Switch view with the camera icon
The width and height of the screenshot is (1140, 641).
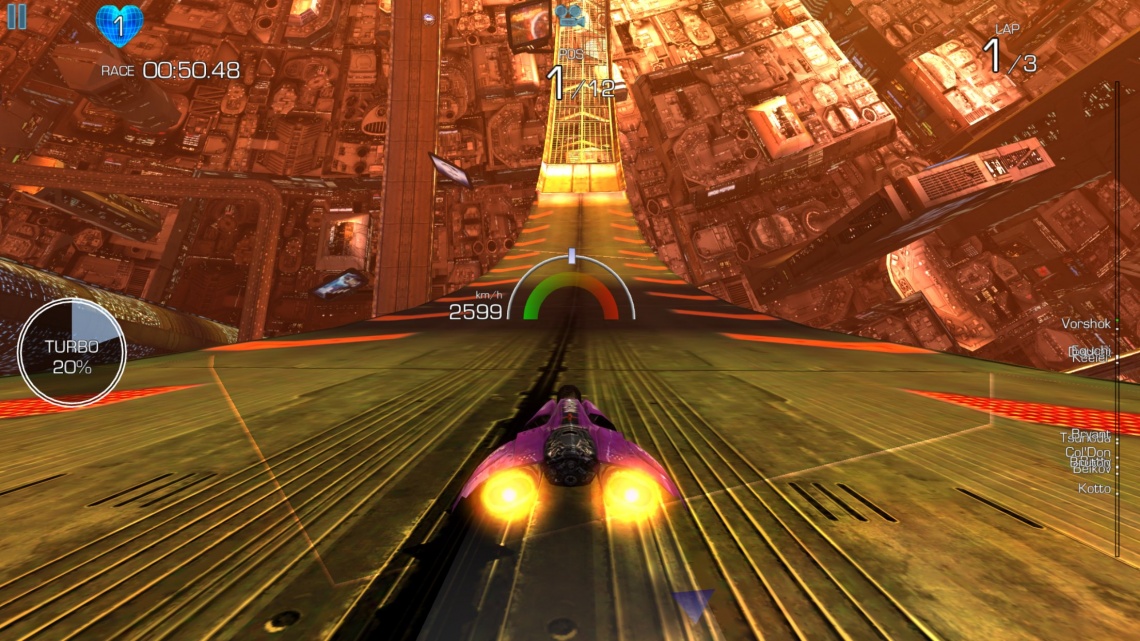(569, 15)
